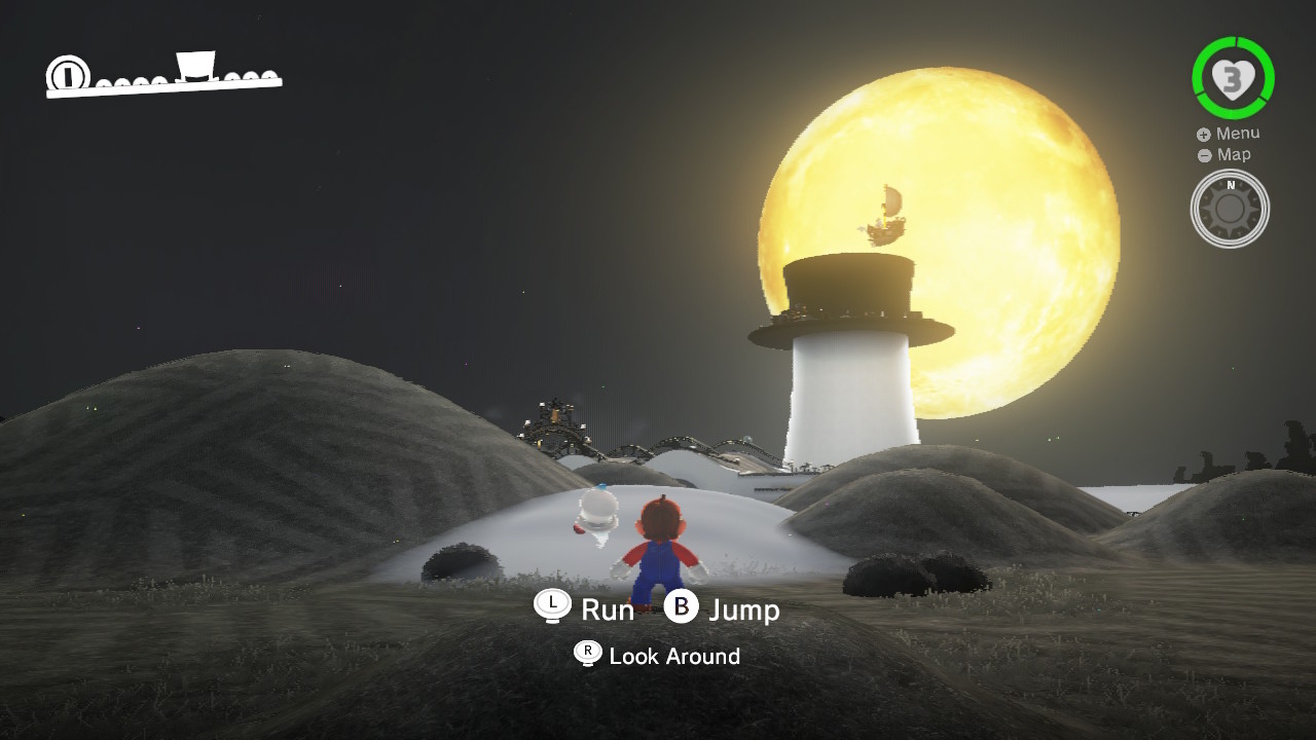
Task: Open the Menu option
Action: pos(1228,134)
